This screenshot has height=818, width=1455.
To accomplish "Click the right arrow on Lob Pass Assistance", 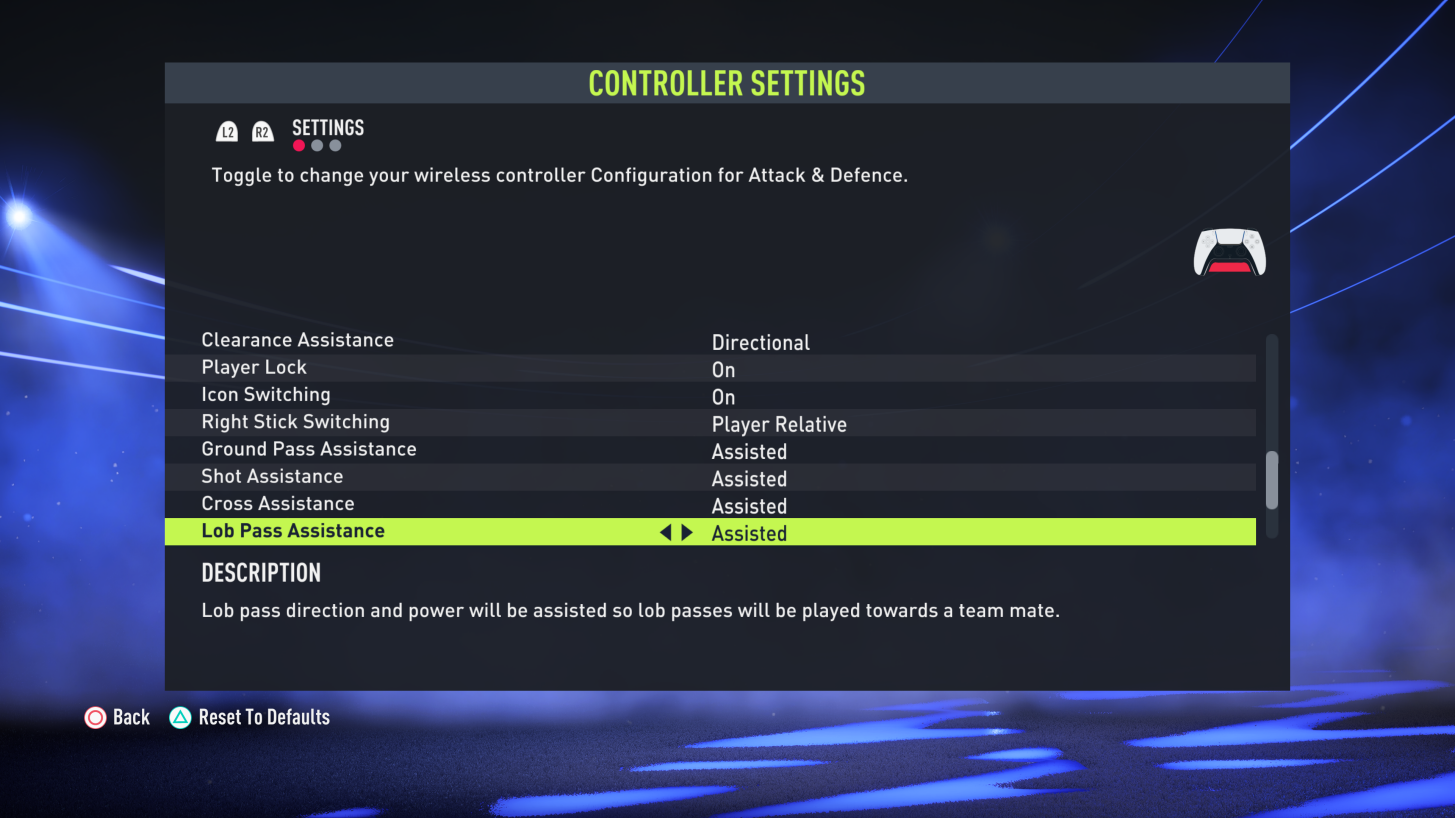I will click(686, 532).
